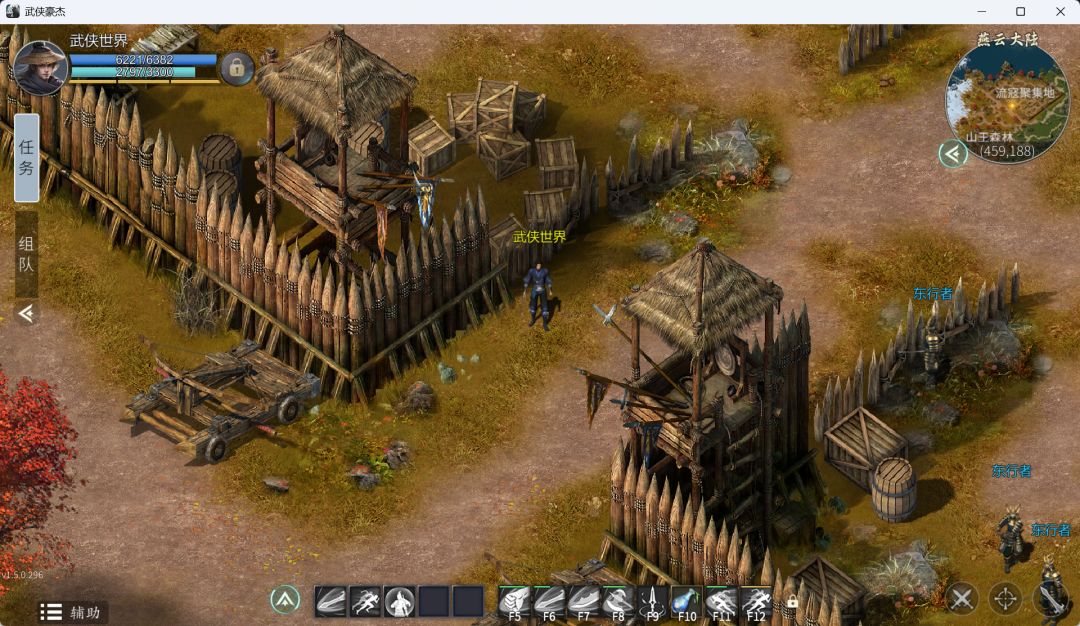Open the 辅助 assist menu
This screenshot has width=1080, height=626.
click(x=72, y=612)
